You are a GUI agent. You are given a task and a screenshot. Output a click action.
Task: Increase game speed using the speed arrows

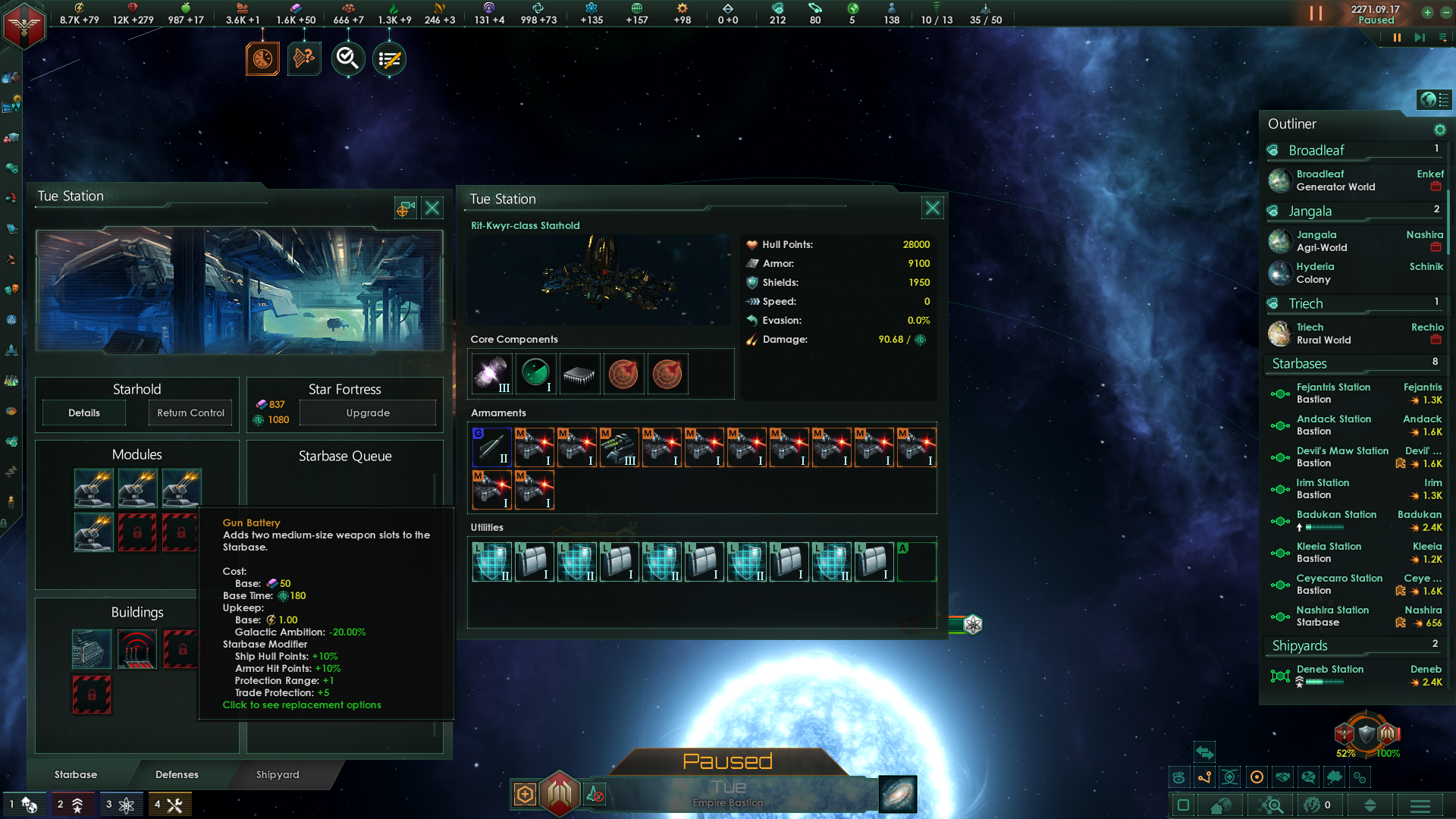pos(1429,13)
